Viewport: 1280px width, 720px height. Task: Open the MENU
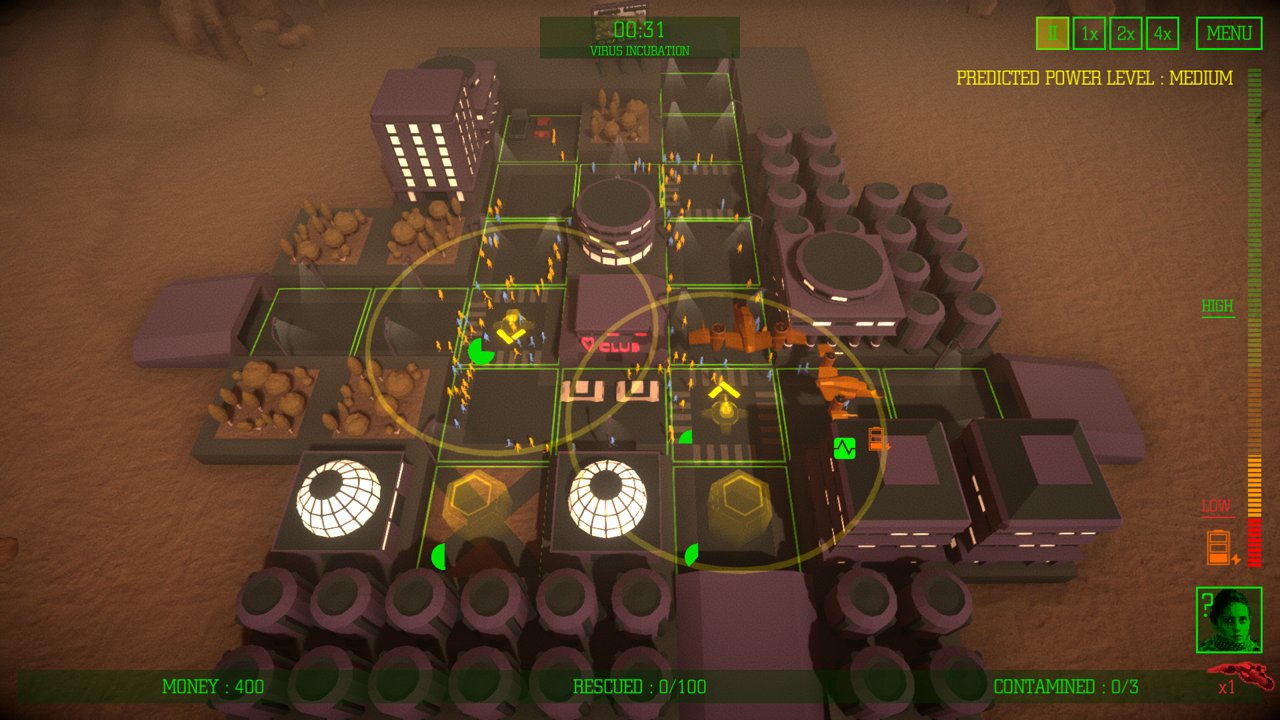pos(1229,33)
